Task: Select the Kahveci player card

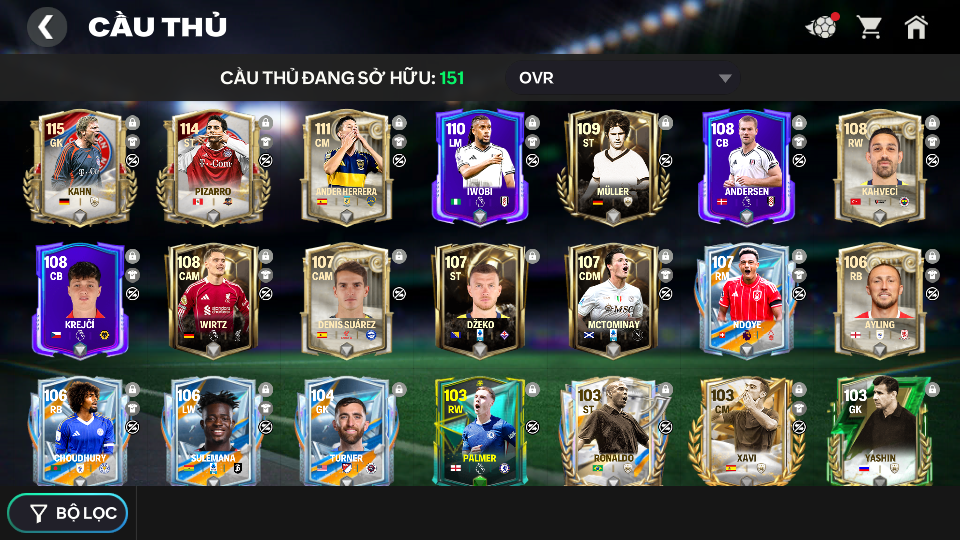Action: pyautogui.click(x=880, y=165)
